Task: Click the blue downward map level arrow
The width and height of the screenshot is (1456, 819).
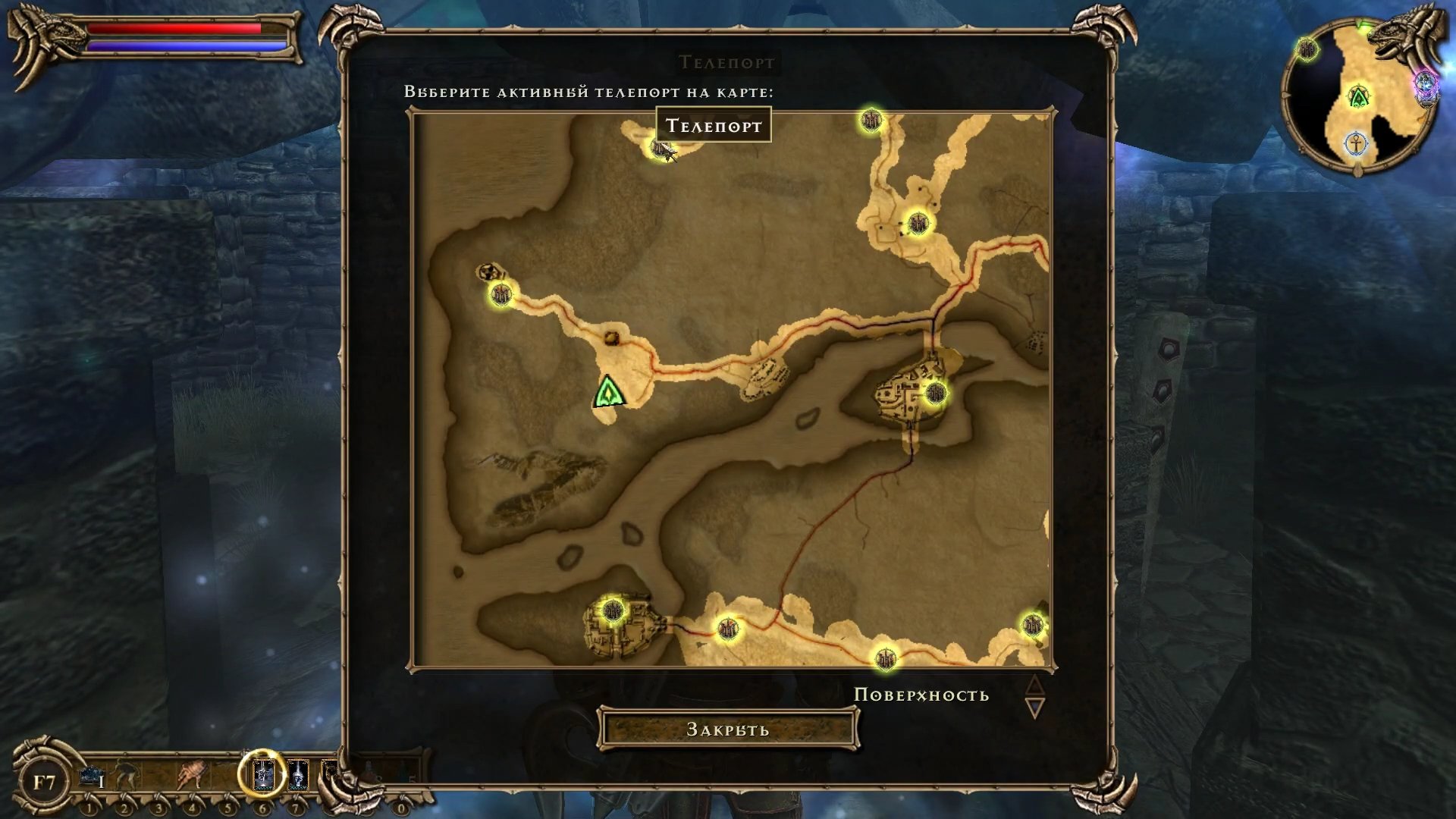Action: point(1034,709)
